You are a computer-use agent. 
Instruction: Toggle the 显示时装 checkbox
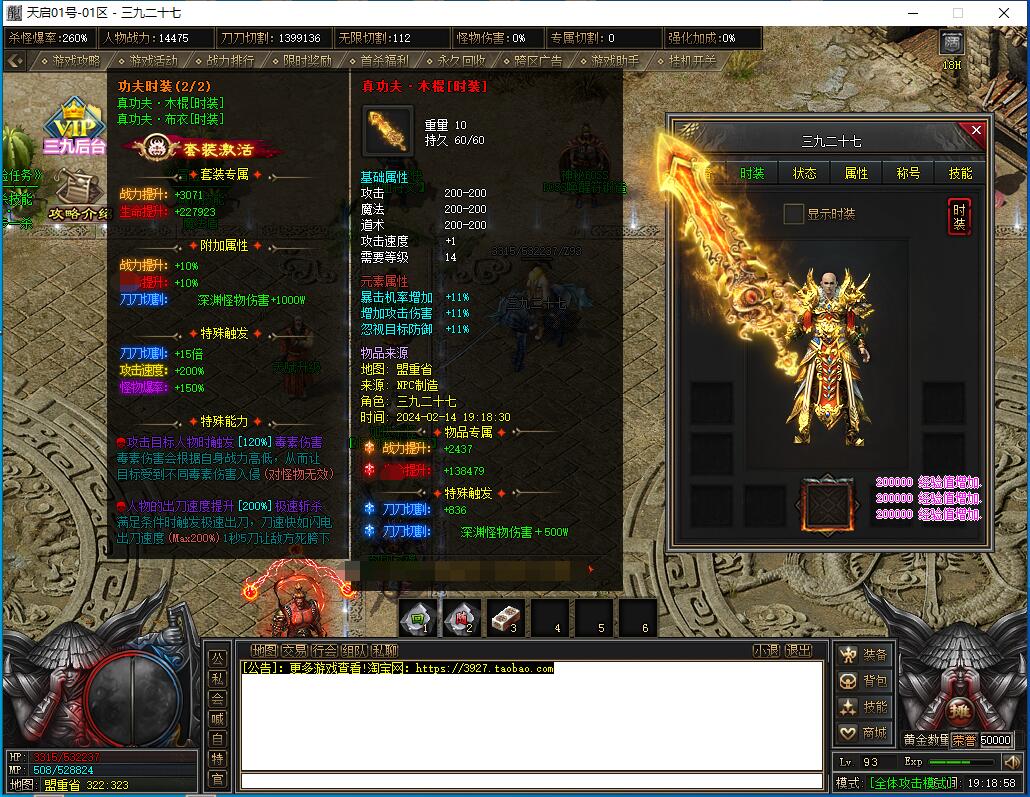tap(793, 214)
